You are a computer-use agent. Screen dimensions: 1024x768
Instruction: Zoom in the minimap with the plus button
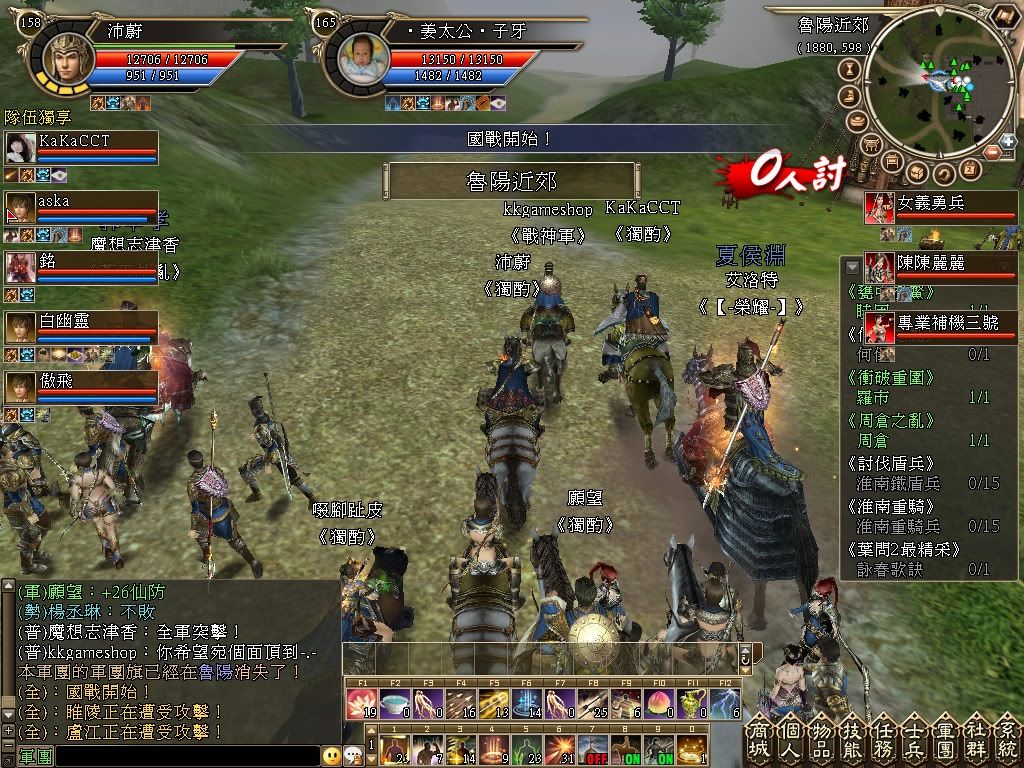pos(1008,141)
